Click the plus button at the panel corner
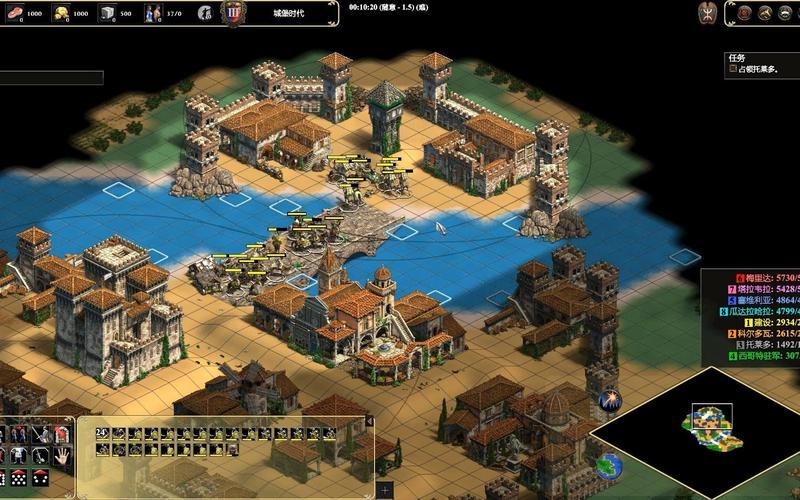 [x=384, y=490]
